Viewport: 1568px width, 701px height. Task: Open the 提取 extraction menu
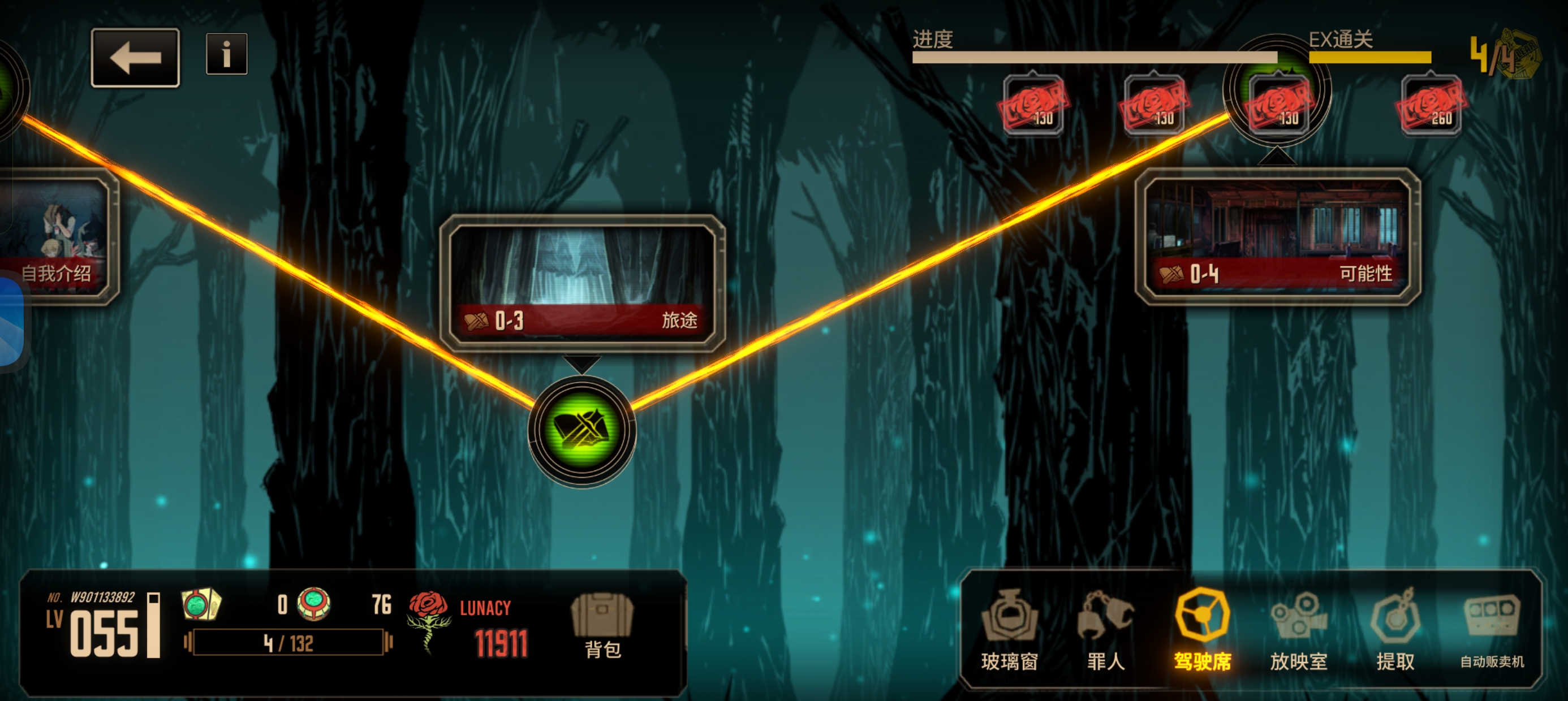(1395, 630)
